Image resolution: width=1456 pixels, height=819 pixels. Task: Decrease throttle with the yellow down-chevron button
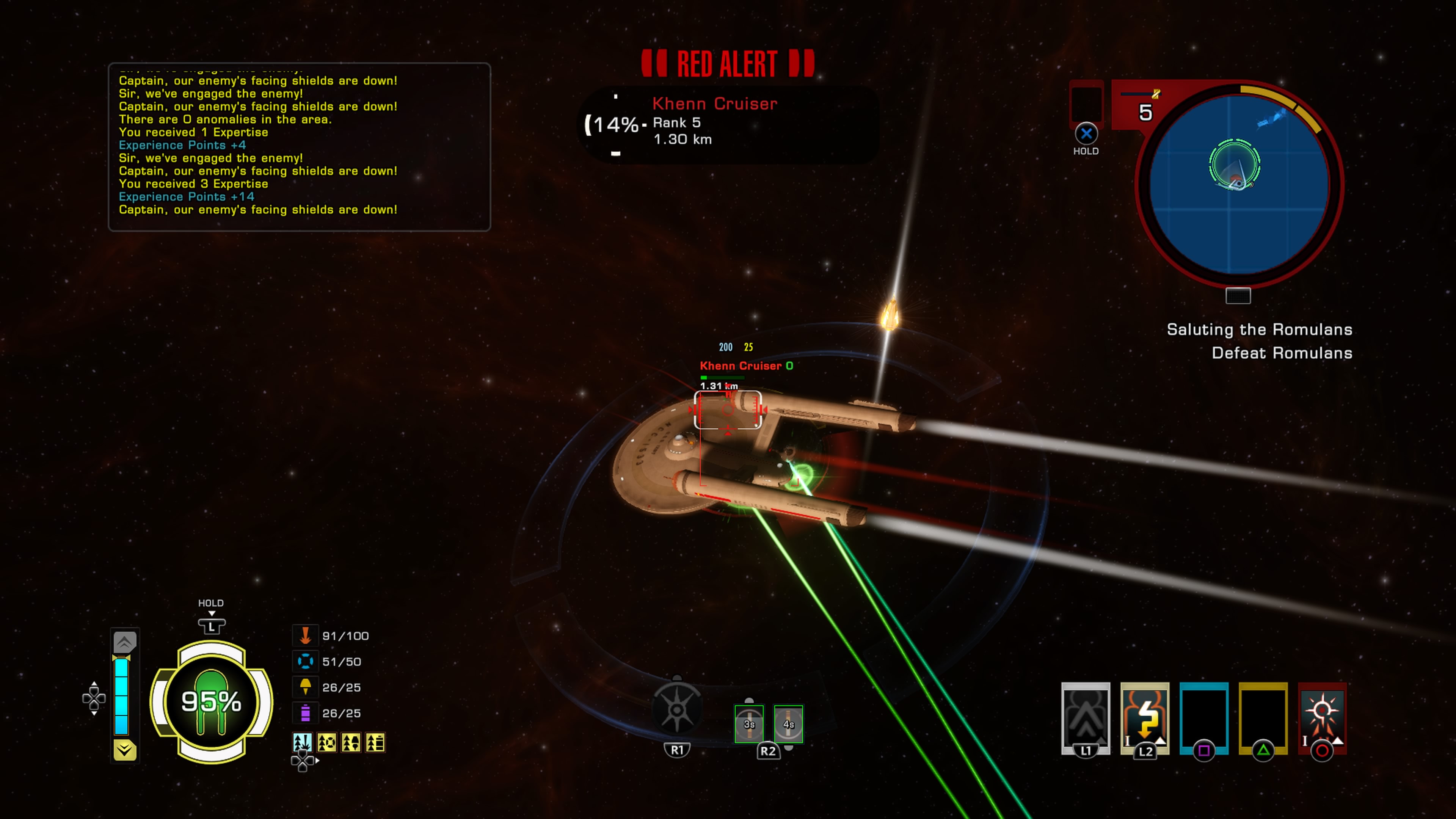pos(124,750)
